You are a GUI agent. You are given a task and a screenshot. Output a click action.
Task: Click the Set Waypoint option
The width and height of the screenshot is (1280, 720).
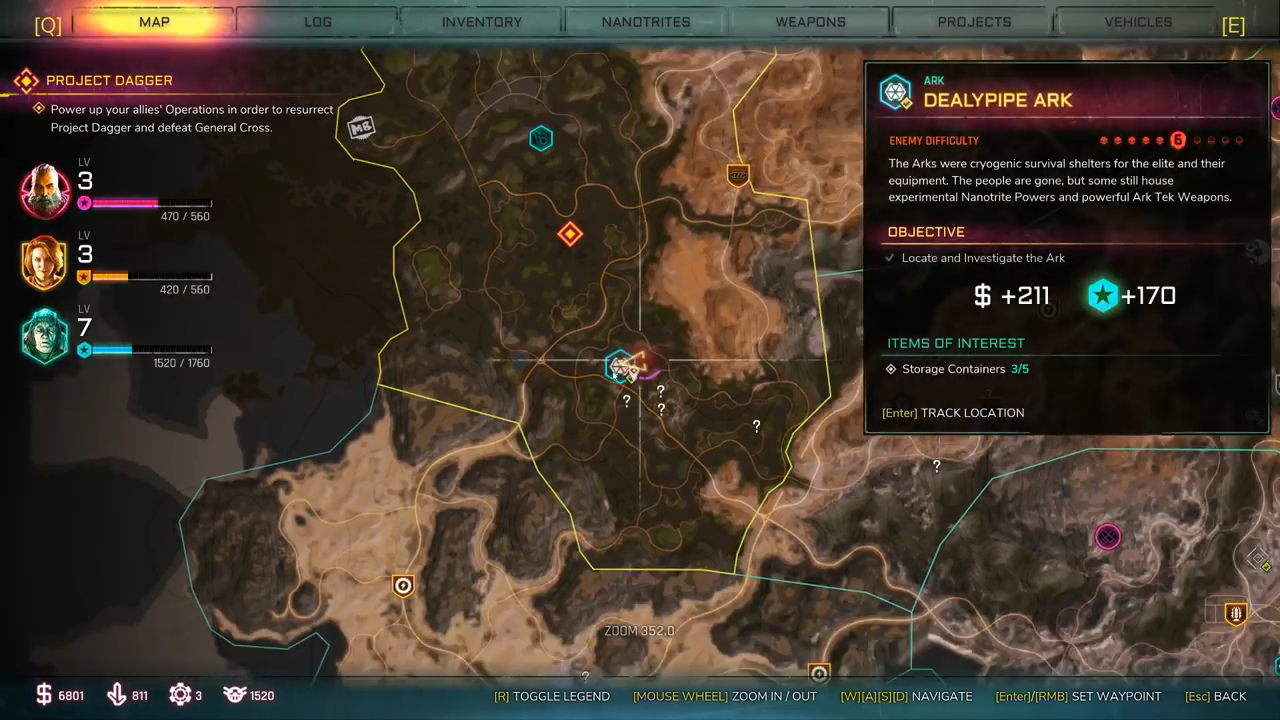pos(1078,696)
